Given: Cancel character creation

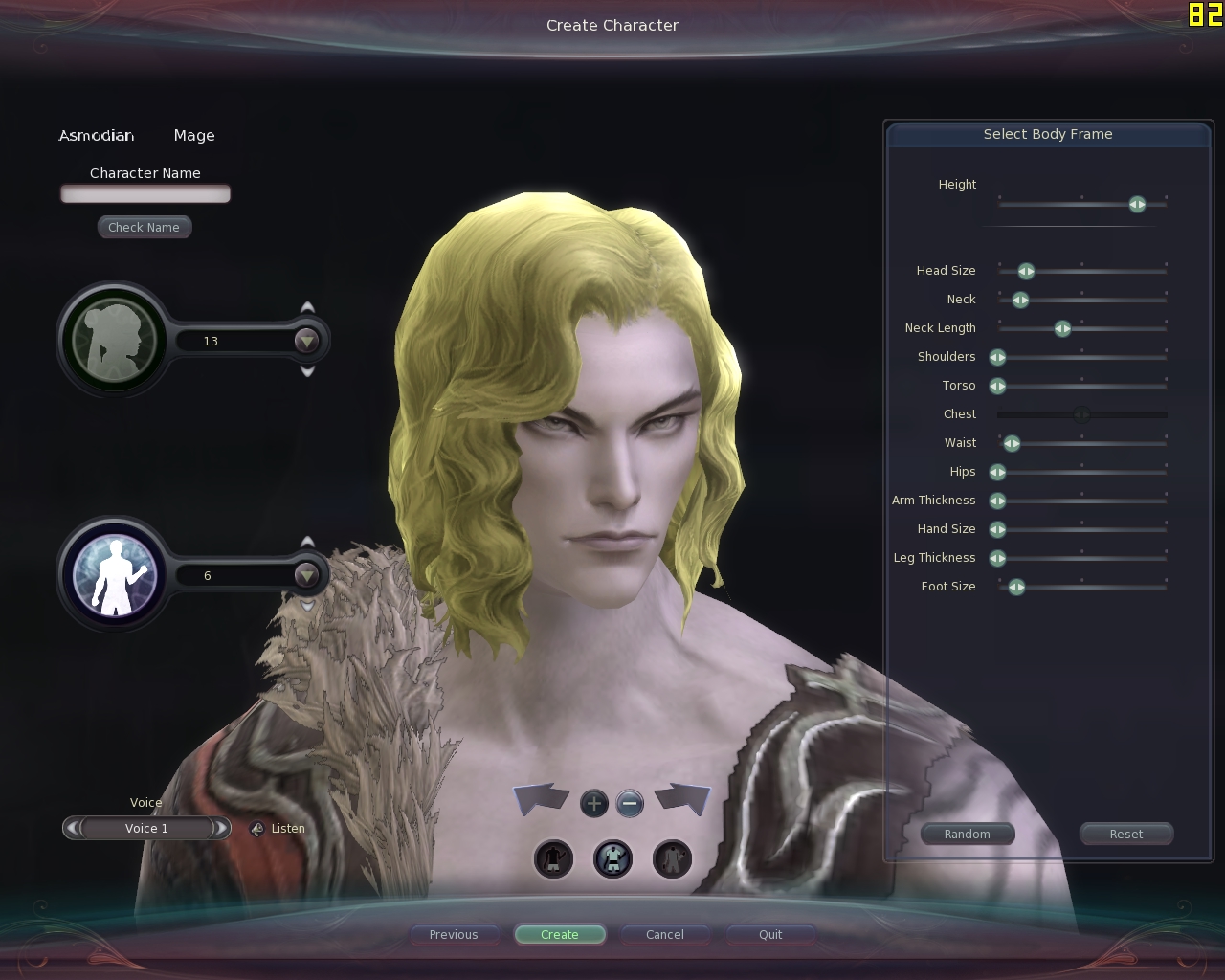Looking at the screenshot, I should [665, 935].
